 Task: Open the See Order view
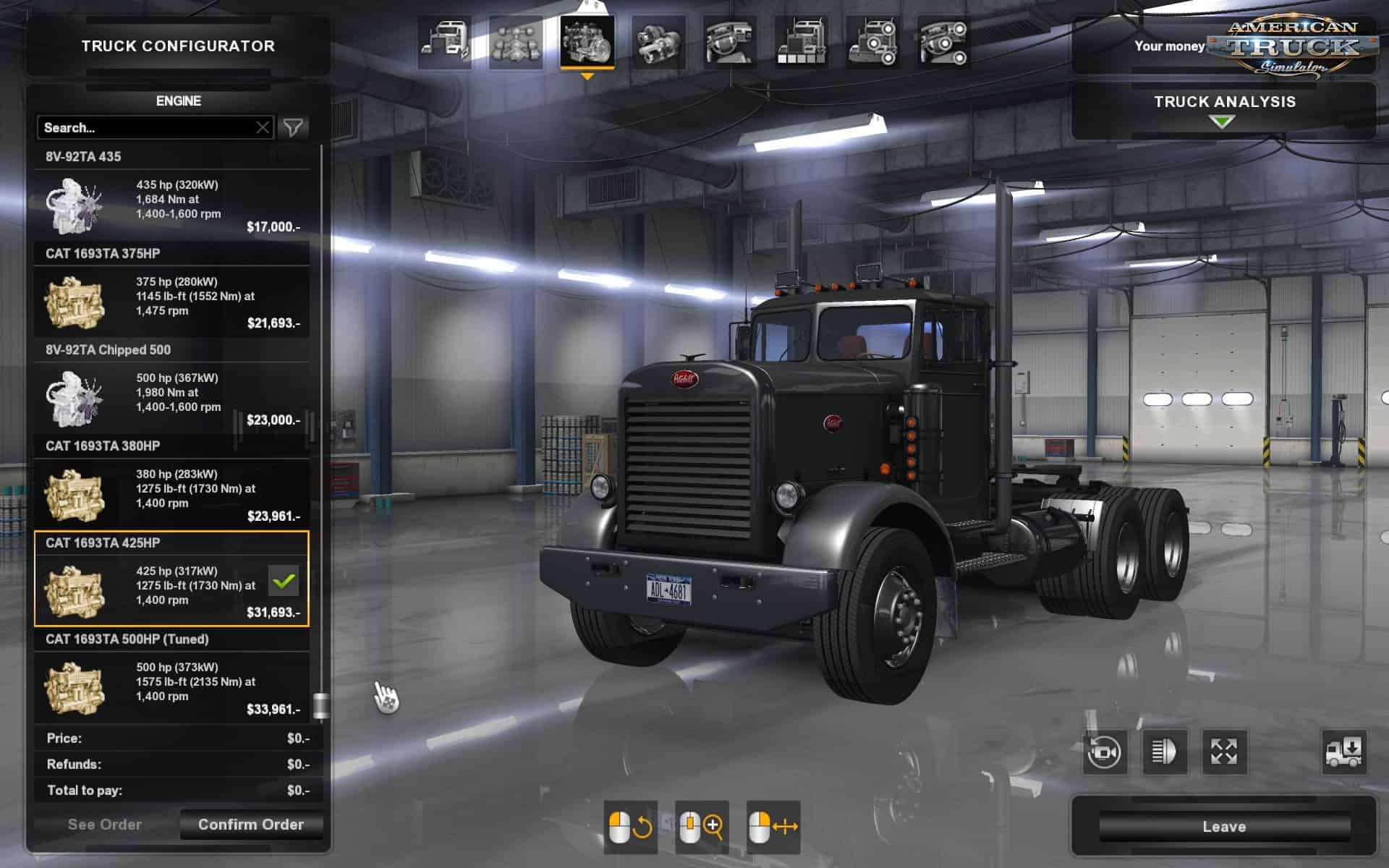coord(105,825)
